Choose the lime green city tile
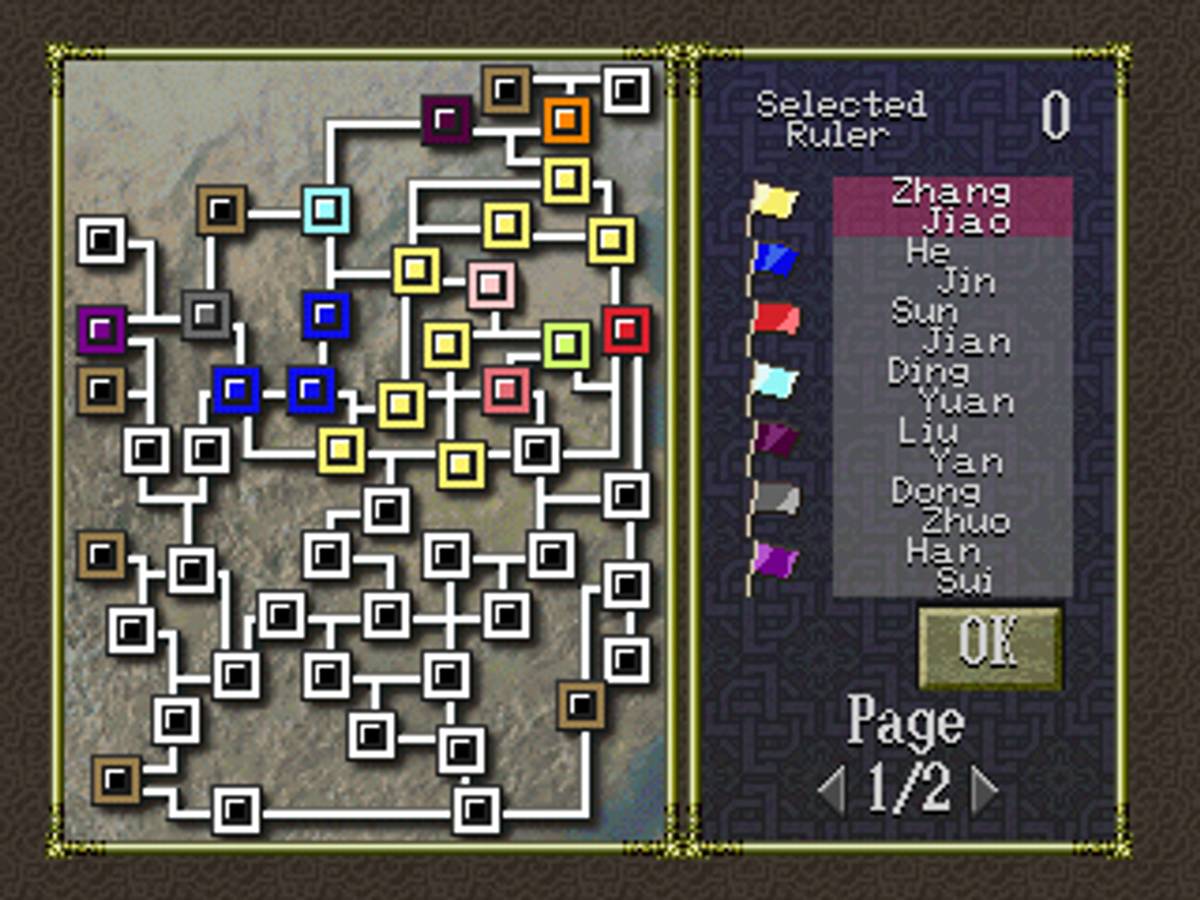This screenshot has width=1200, height=900. 566,345
